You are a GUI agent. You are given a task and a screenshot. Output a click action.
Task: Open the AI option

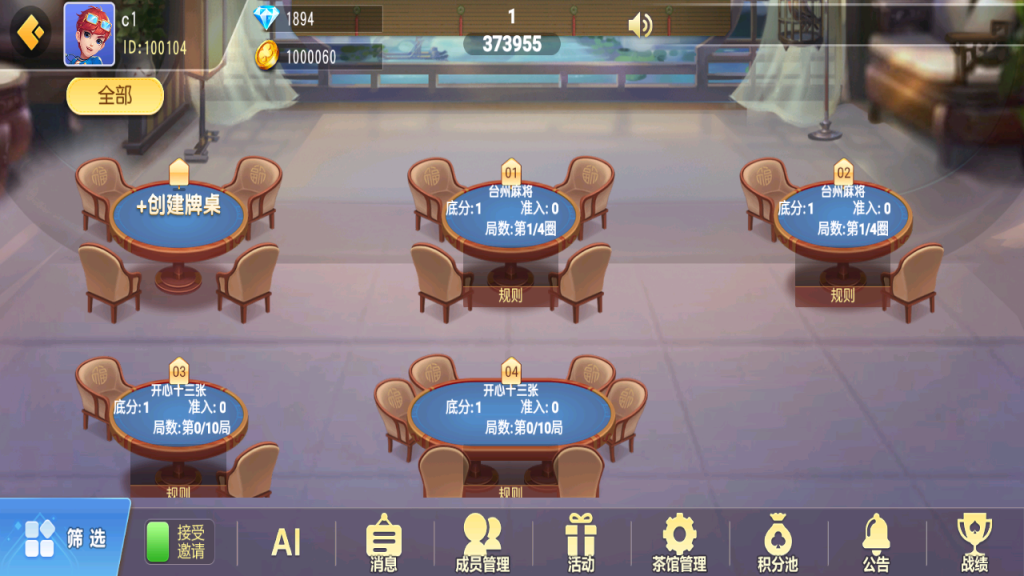coord(286,542)
